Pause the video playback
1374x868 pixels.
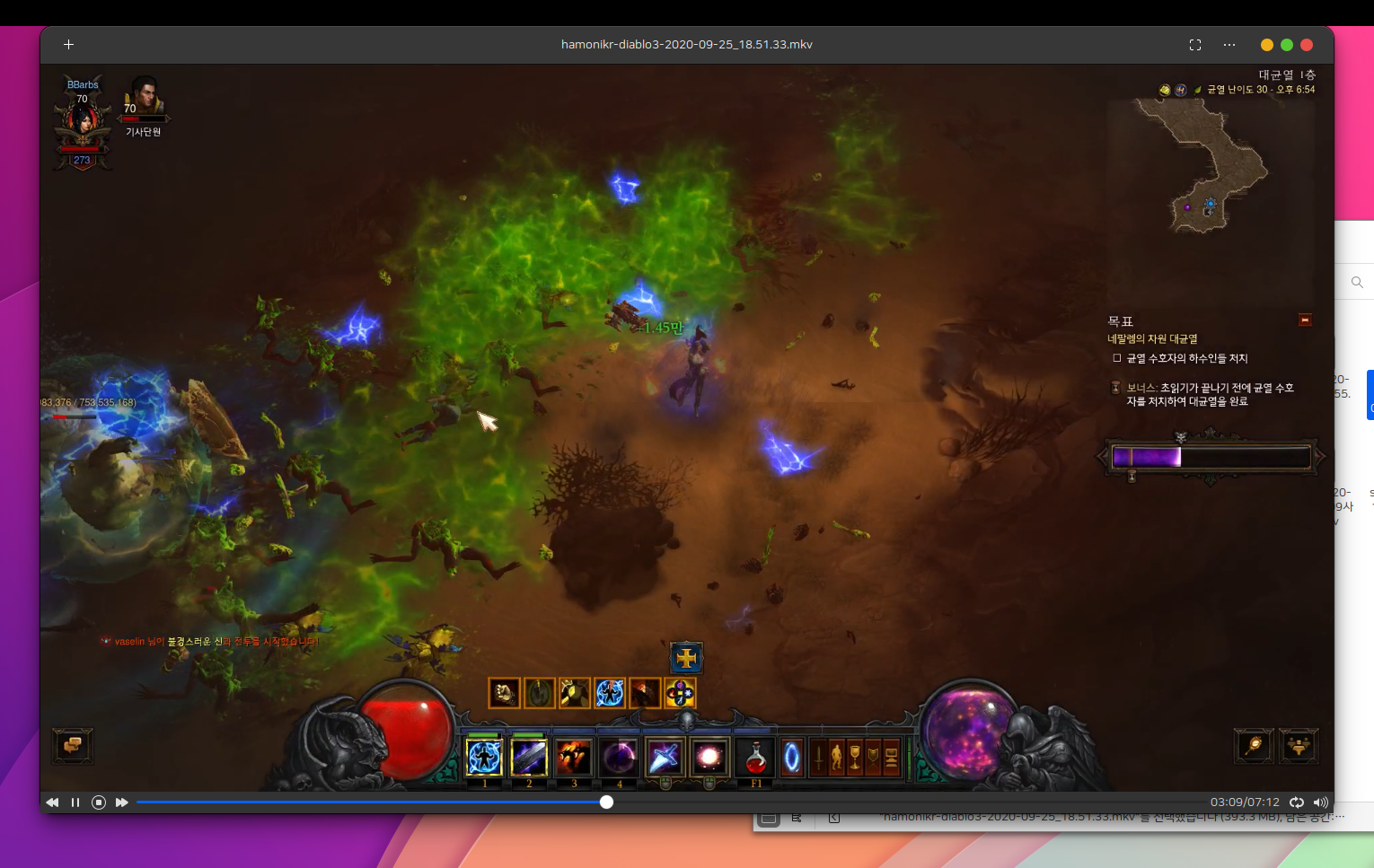click(75, 802)
